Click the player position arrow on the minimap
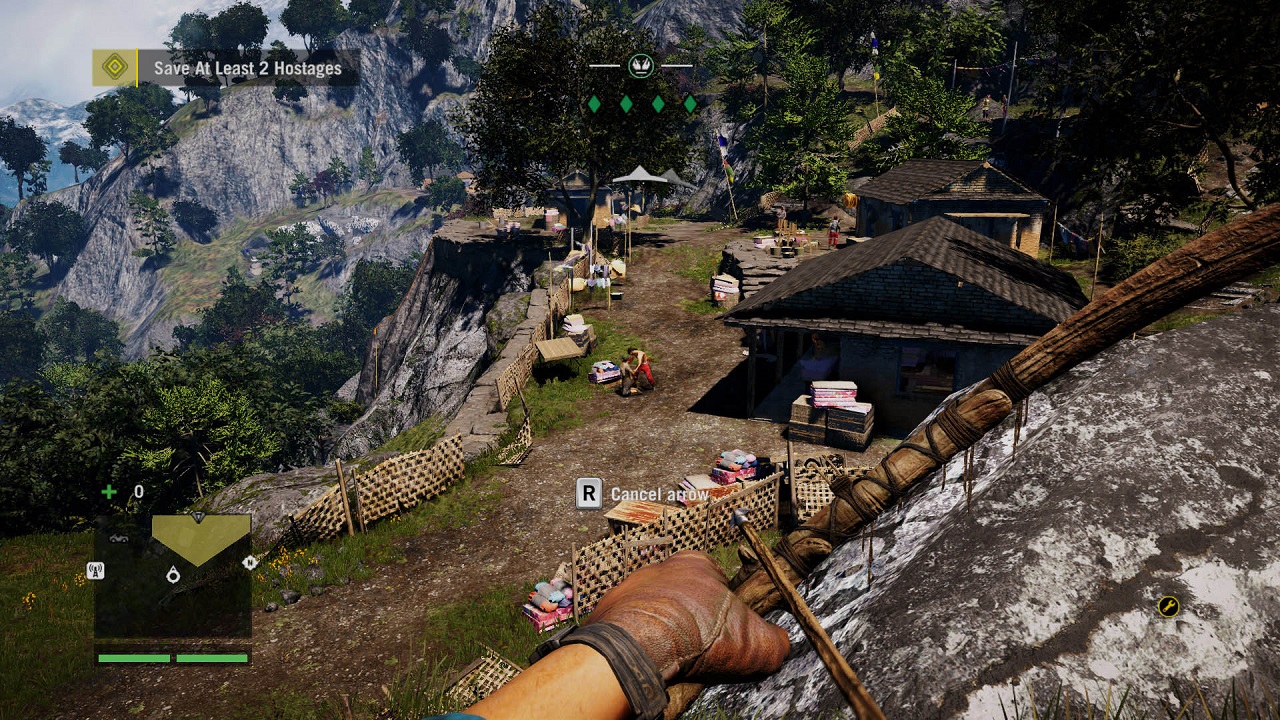1280x720 pixels. pos(173,574)
